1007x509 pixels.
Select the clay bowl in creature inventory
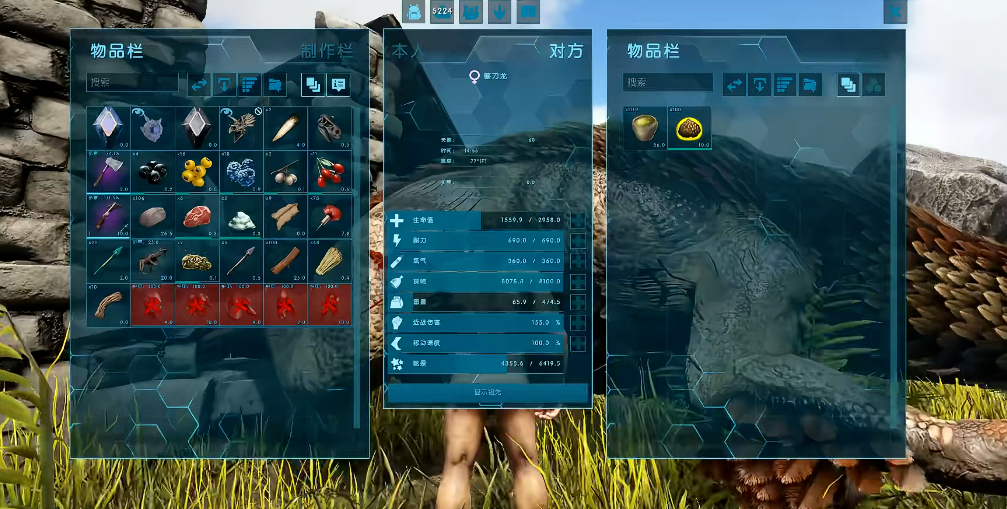point(645,129)
